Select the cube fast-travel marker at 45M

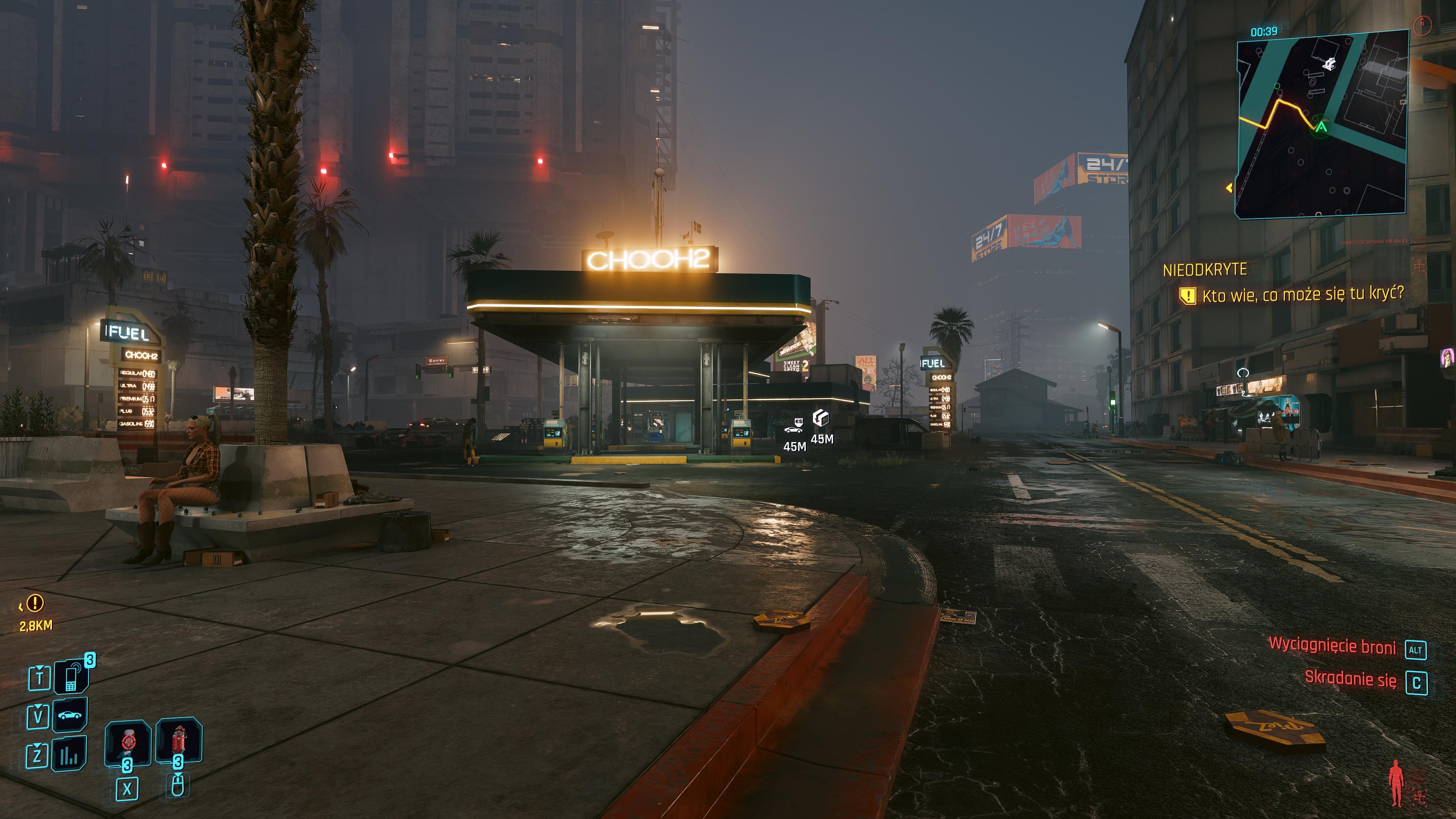pyautogui.click(x=821, y=418)
